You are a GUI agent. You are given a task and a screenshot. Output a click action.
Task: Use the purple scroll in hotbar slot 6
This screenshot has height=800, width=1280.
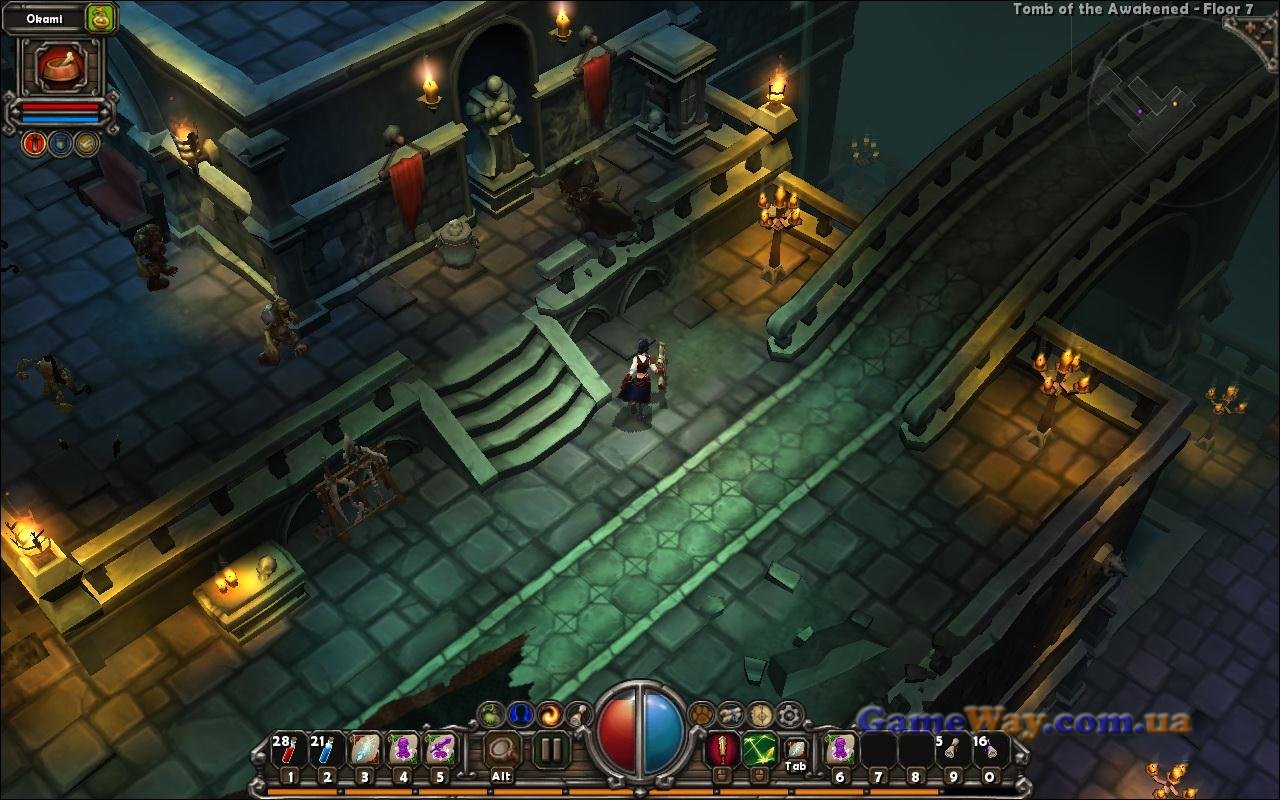click(840, 749)
